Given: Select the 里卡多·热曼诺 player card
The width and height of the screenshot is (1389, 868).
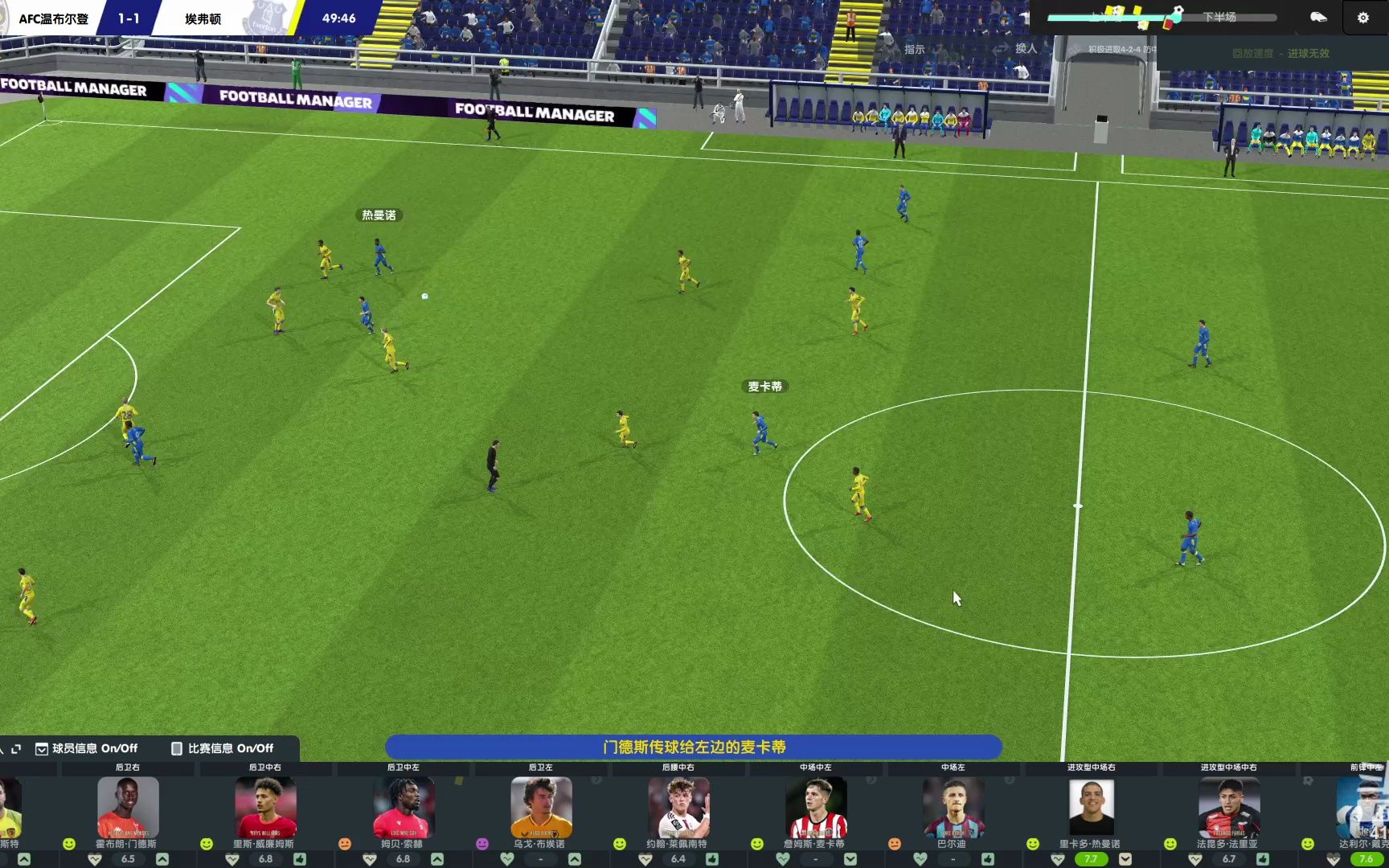Looking at the screenshot, I should (1091, 808).
